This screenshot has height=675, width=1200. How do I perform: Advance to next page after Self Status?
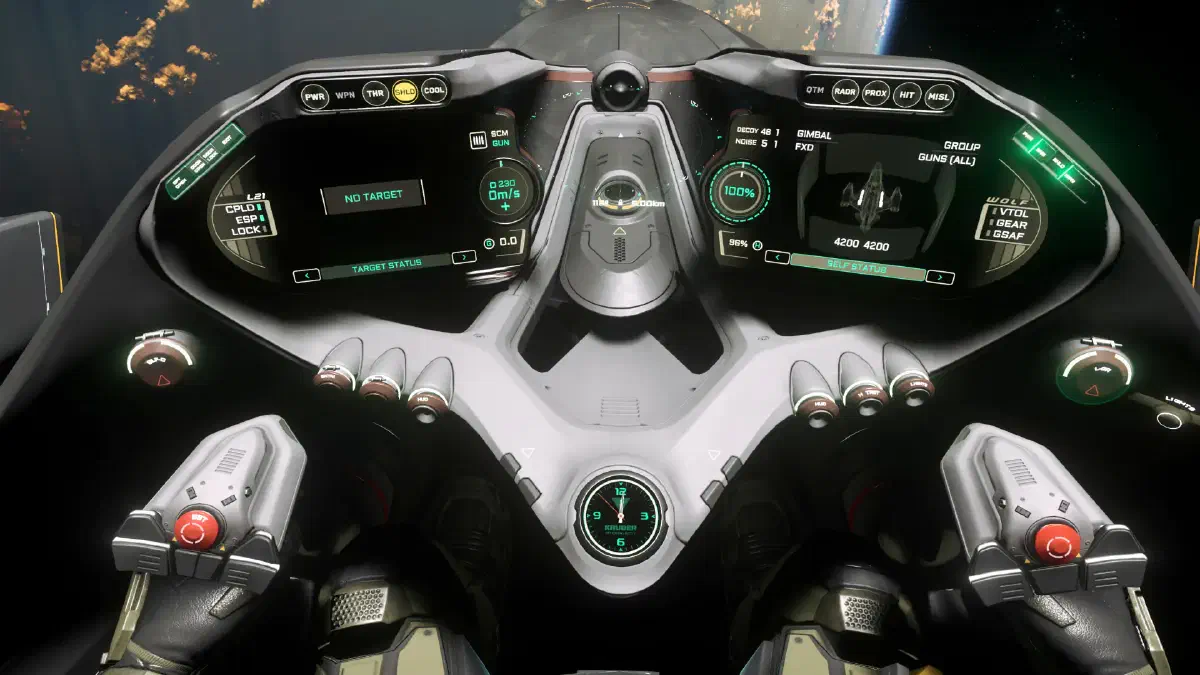(940, 276)
